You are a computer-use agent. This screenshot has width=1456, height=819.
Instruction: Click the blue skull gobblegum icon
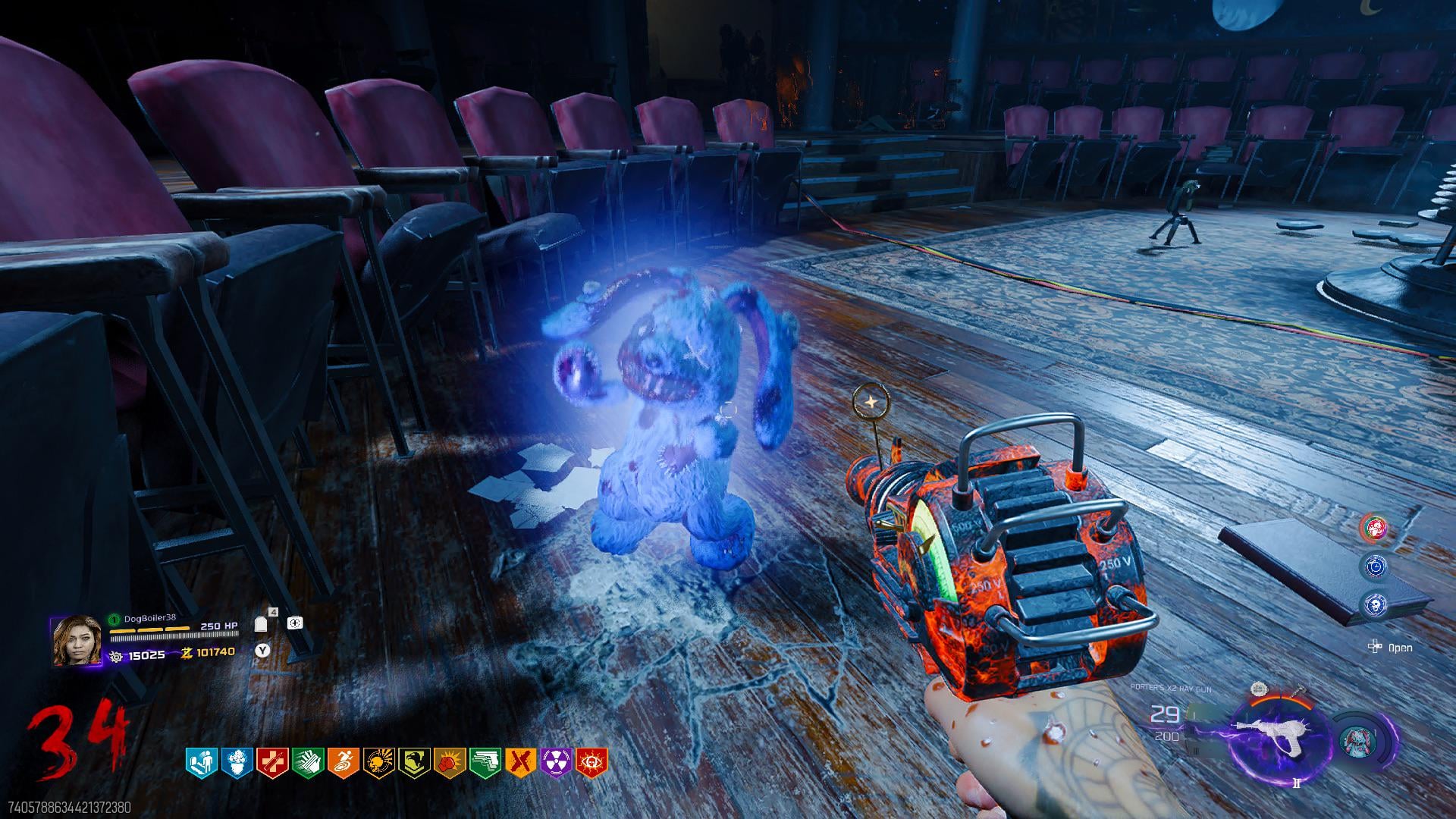[x=1375, y=604]
